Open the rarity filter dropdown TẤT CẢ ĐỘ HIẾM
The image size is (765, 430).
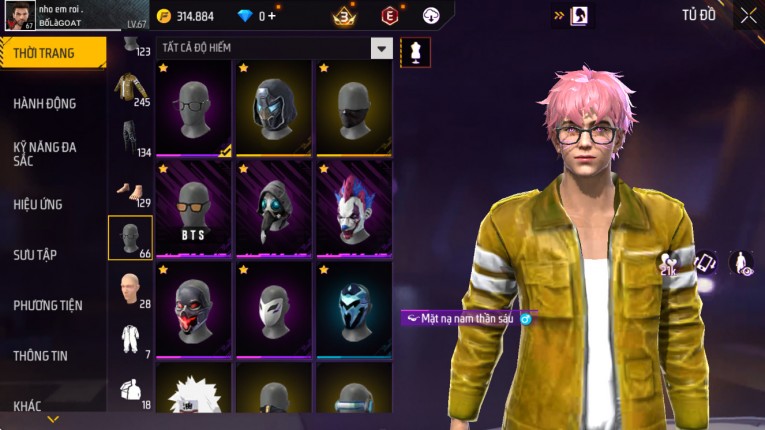click(x=381, y=48)
